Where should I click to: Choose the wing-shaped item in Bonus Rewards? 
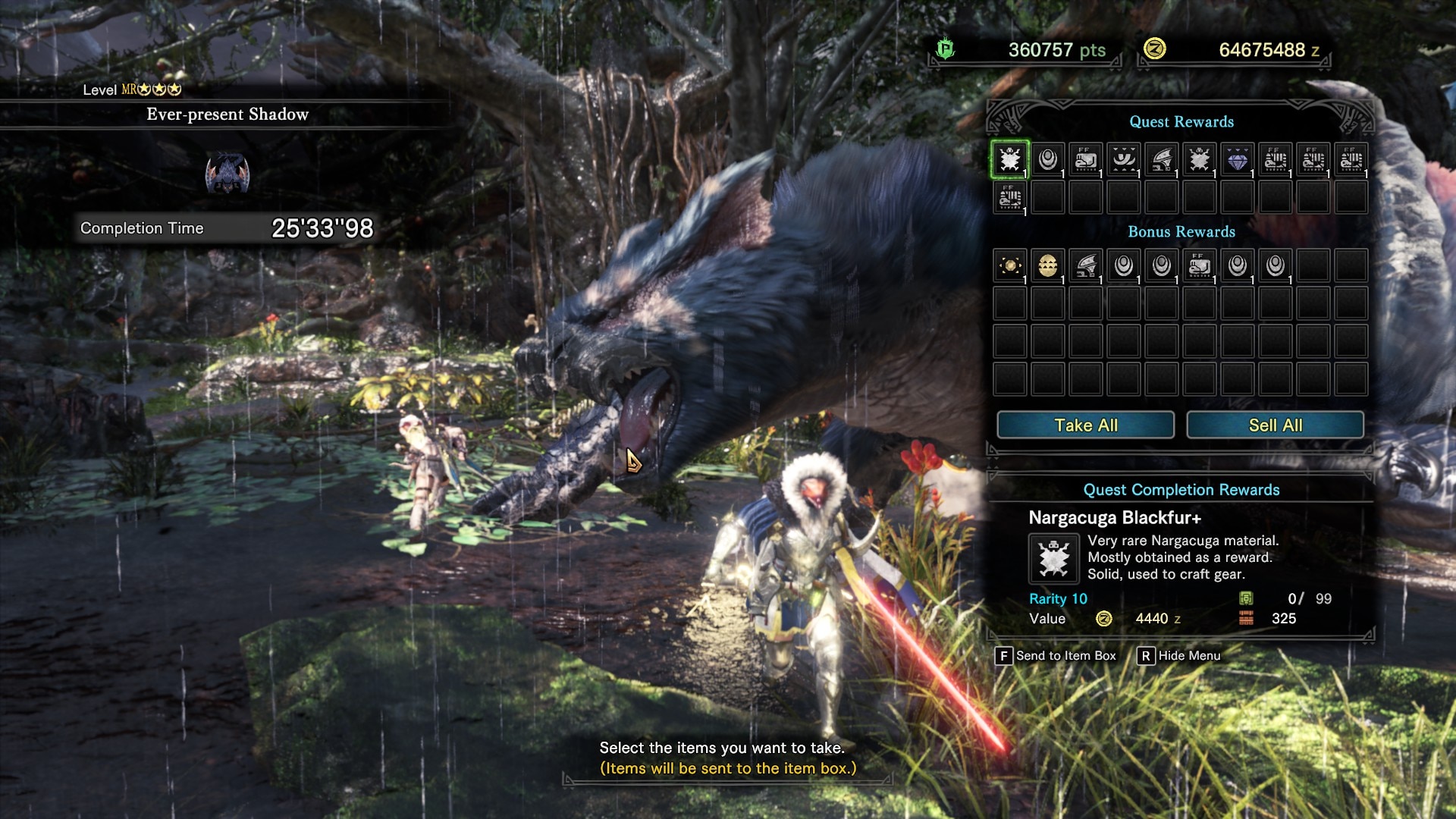(x=1085, y=266)
